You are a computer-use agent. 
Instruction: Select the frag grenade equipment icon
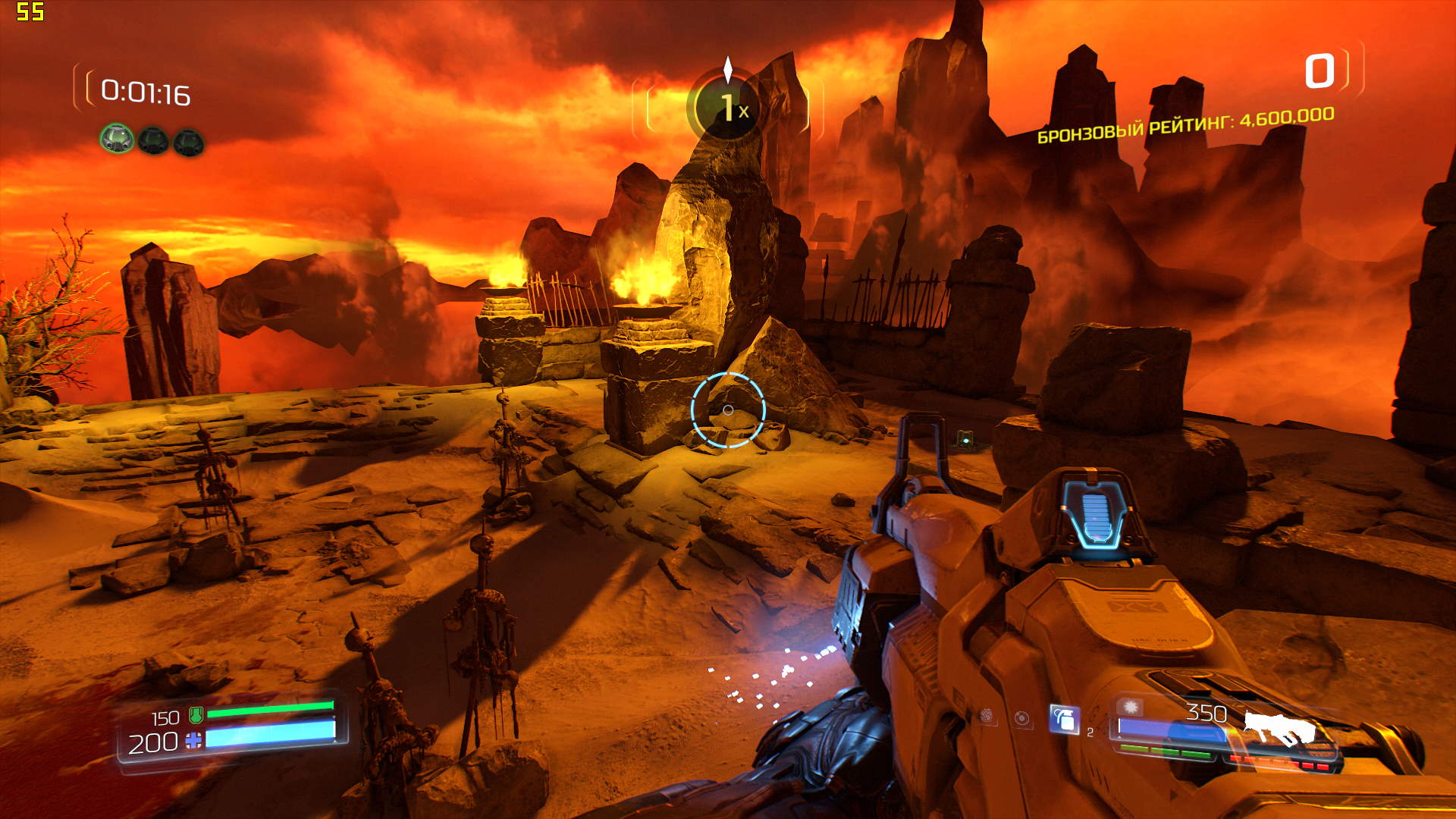1065,719
